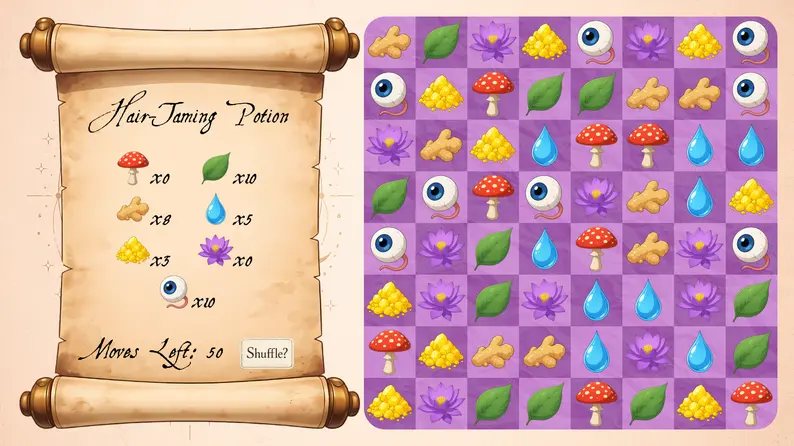Tap the gold pile between an eyeball and mushroom
The width and height of the screenshot is (794, 446).
[x=438, y=92]
